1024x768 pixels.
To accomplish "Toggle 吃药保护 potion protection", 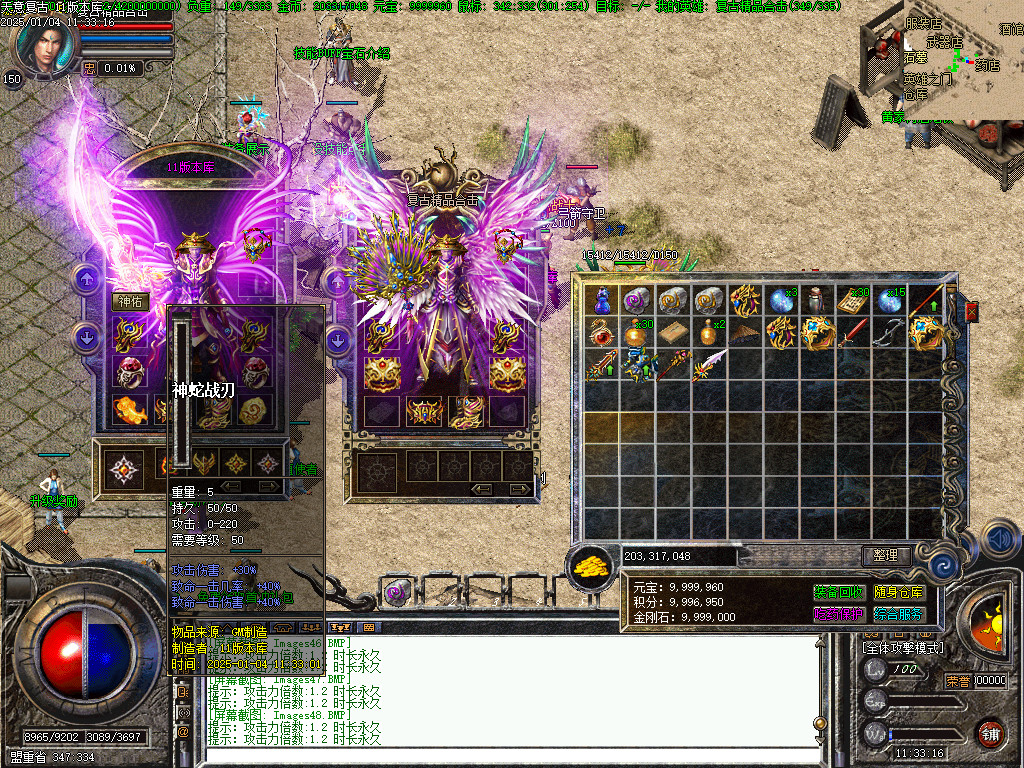I will 838,615.
